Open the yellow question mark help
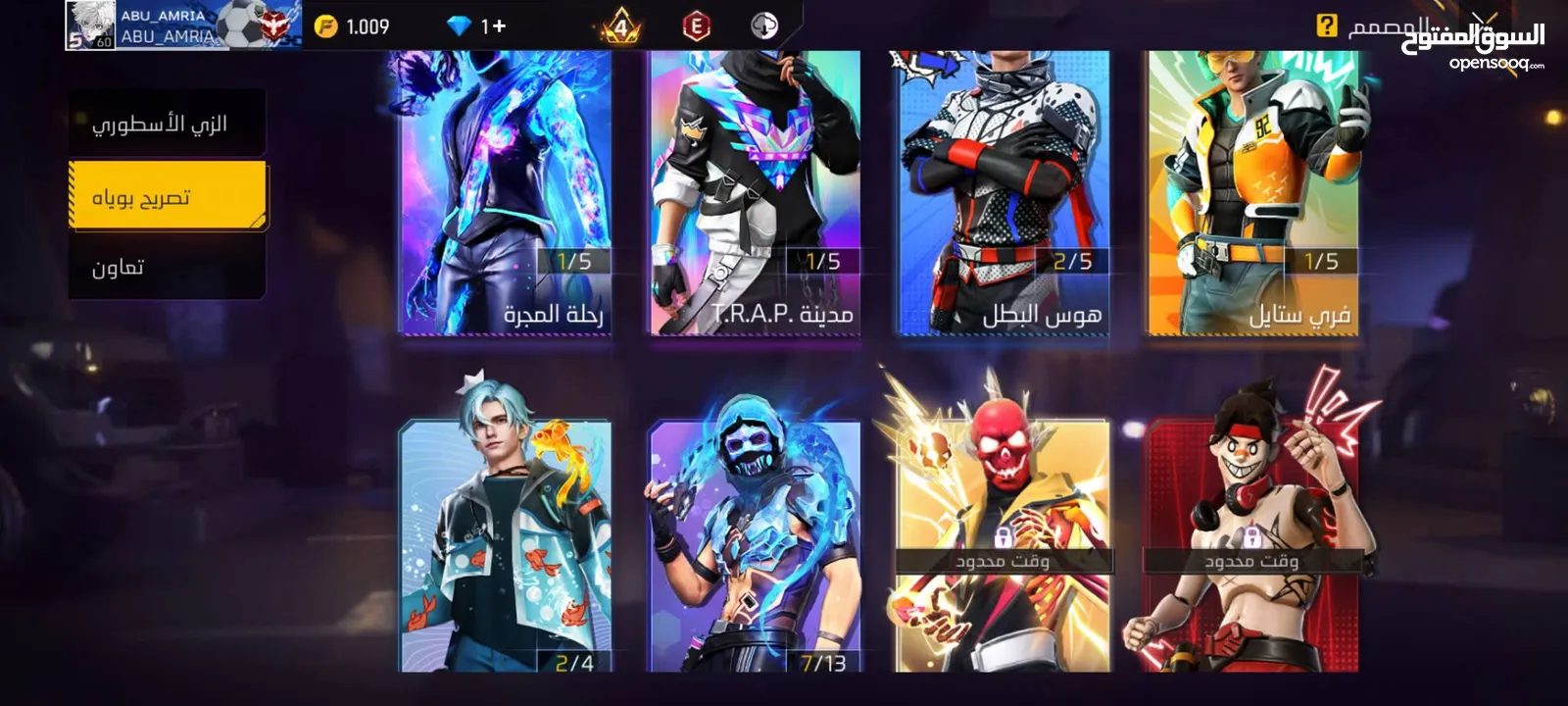Screen dimensions: 1568x706 tap(1326, 26)
